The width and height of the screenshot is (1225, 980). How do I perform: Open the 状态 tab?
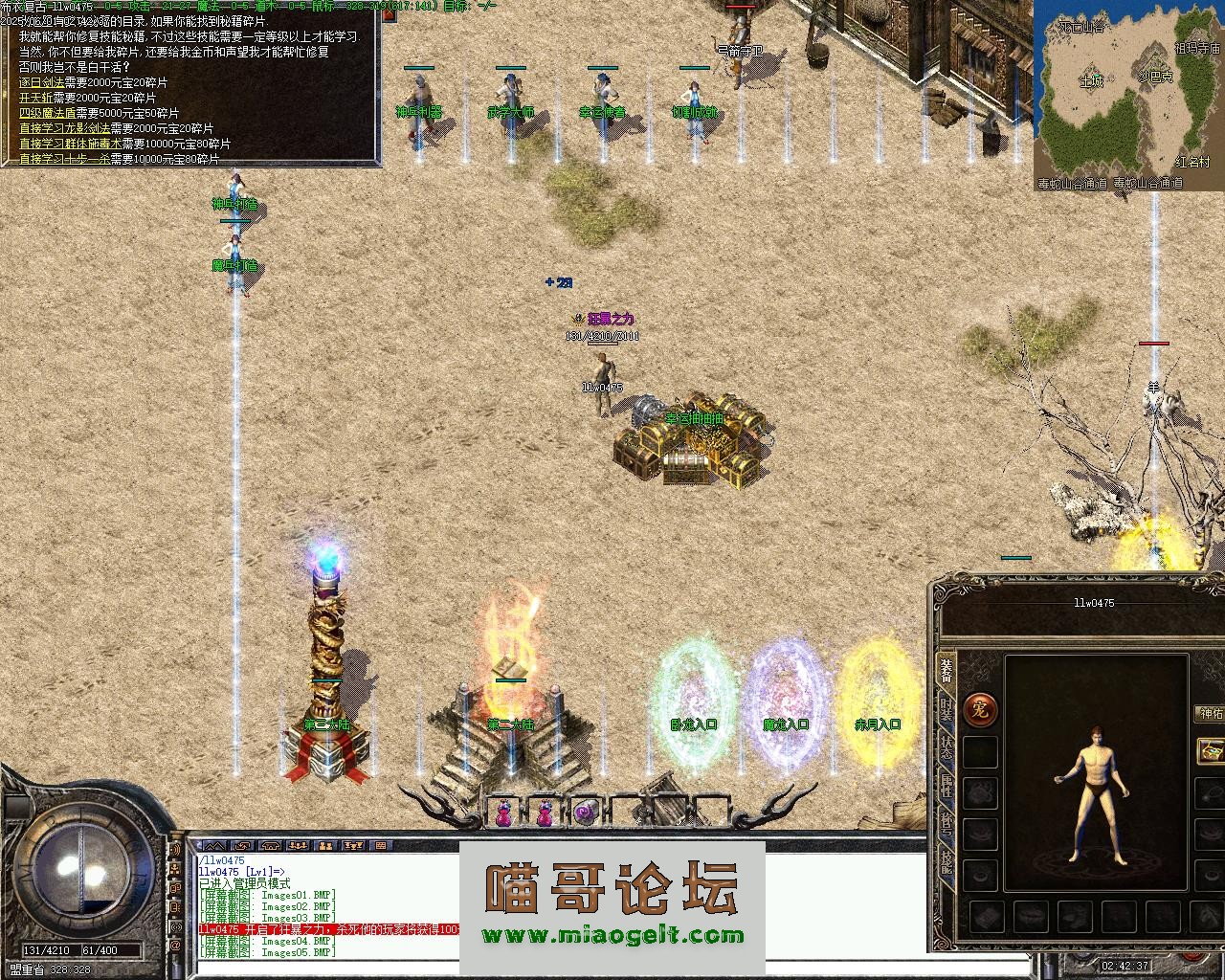pyautogui.click(x=946, y=747)
